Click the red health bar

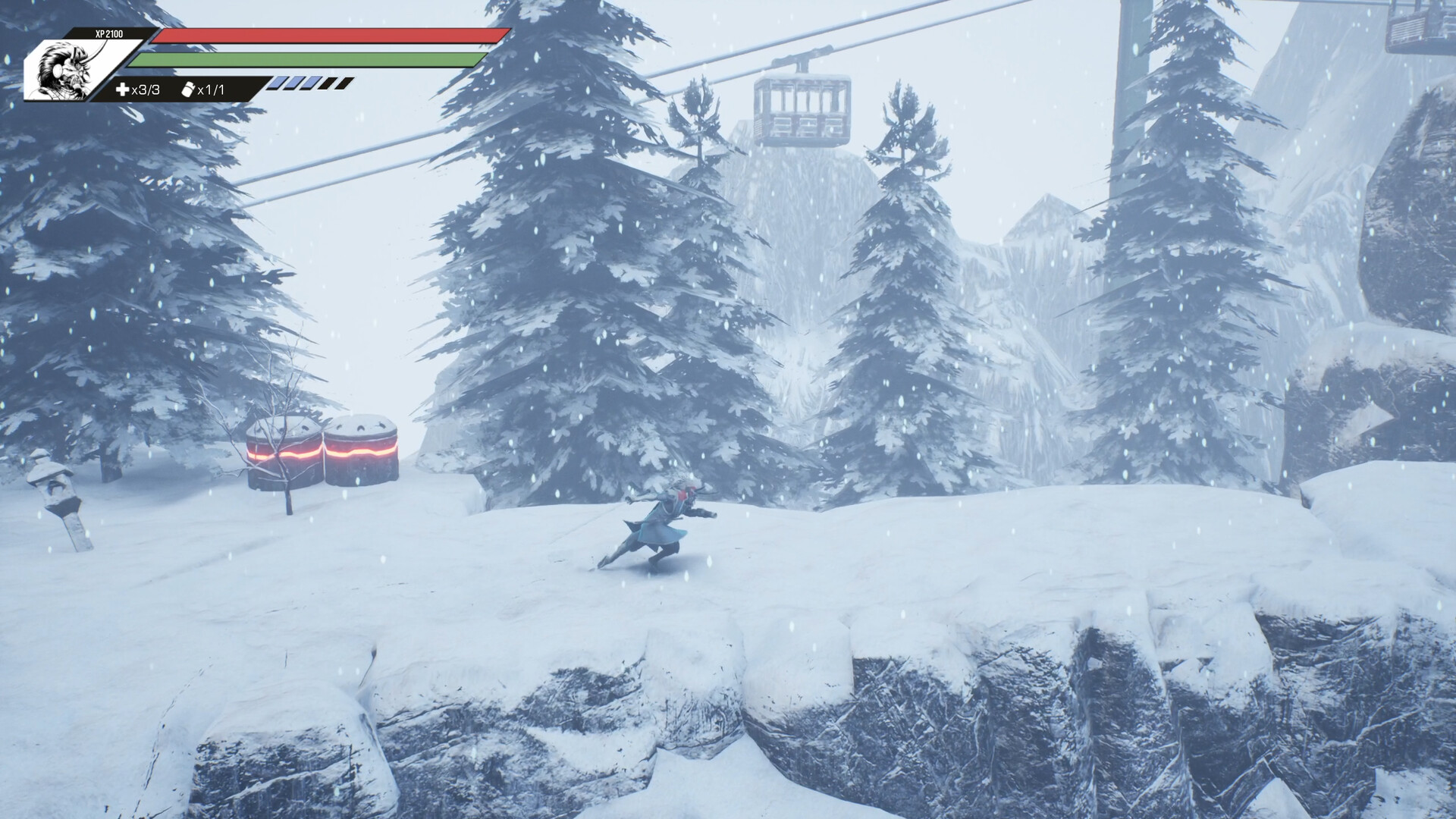click(326, 37)
